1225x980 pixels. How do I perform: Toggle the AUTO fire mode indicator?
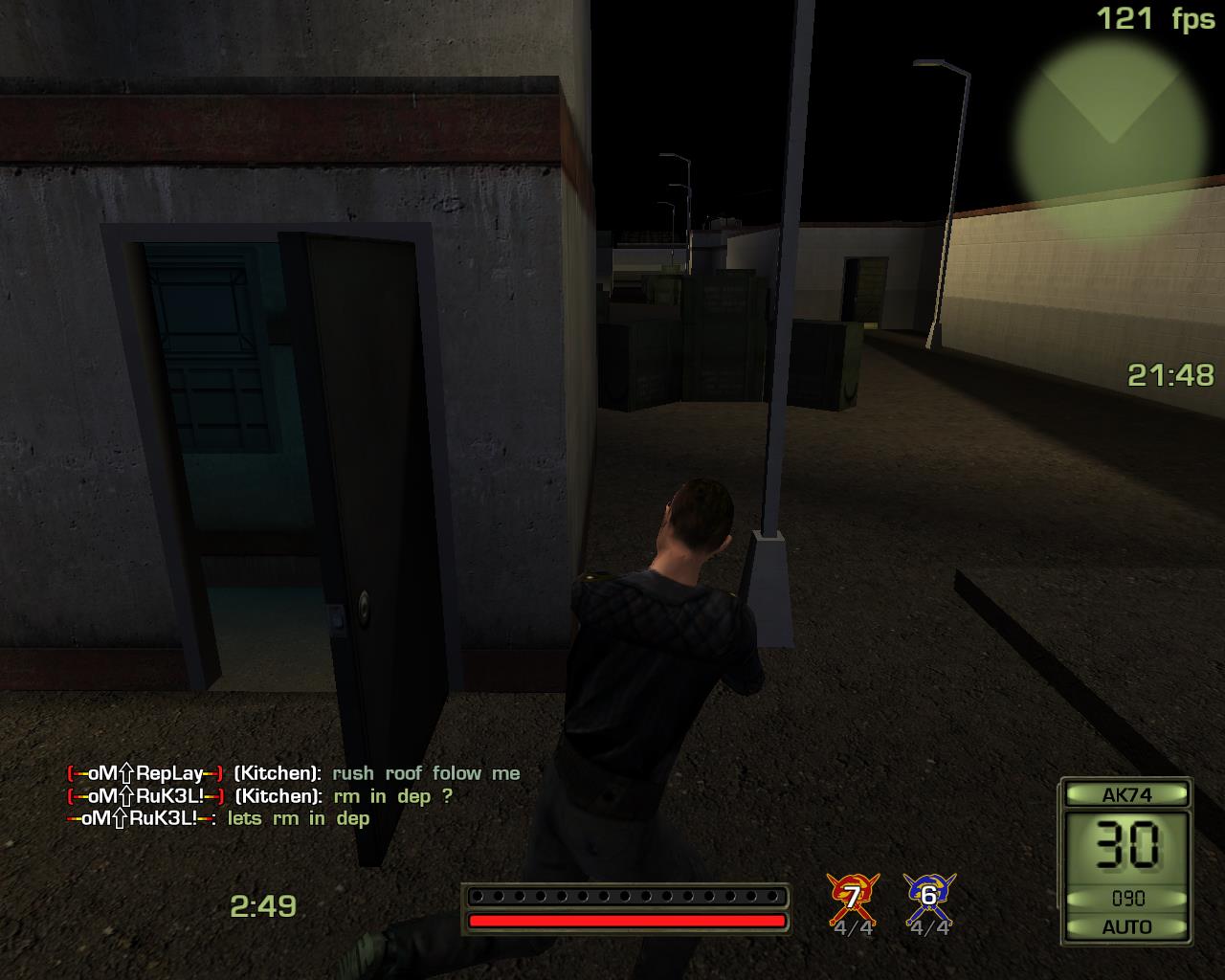click(x=1126, y=926)
